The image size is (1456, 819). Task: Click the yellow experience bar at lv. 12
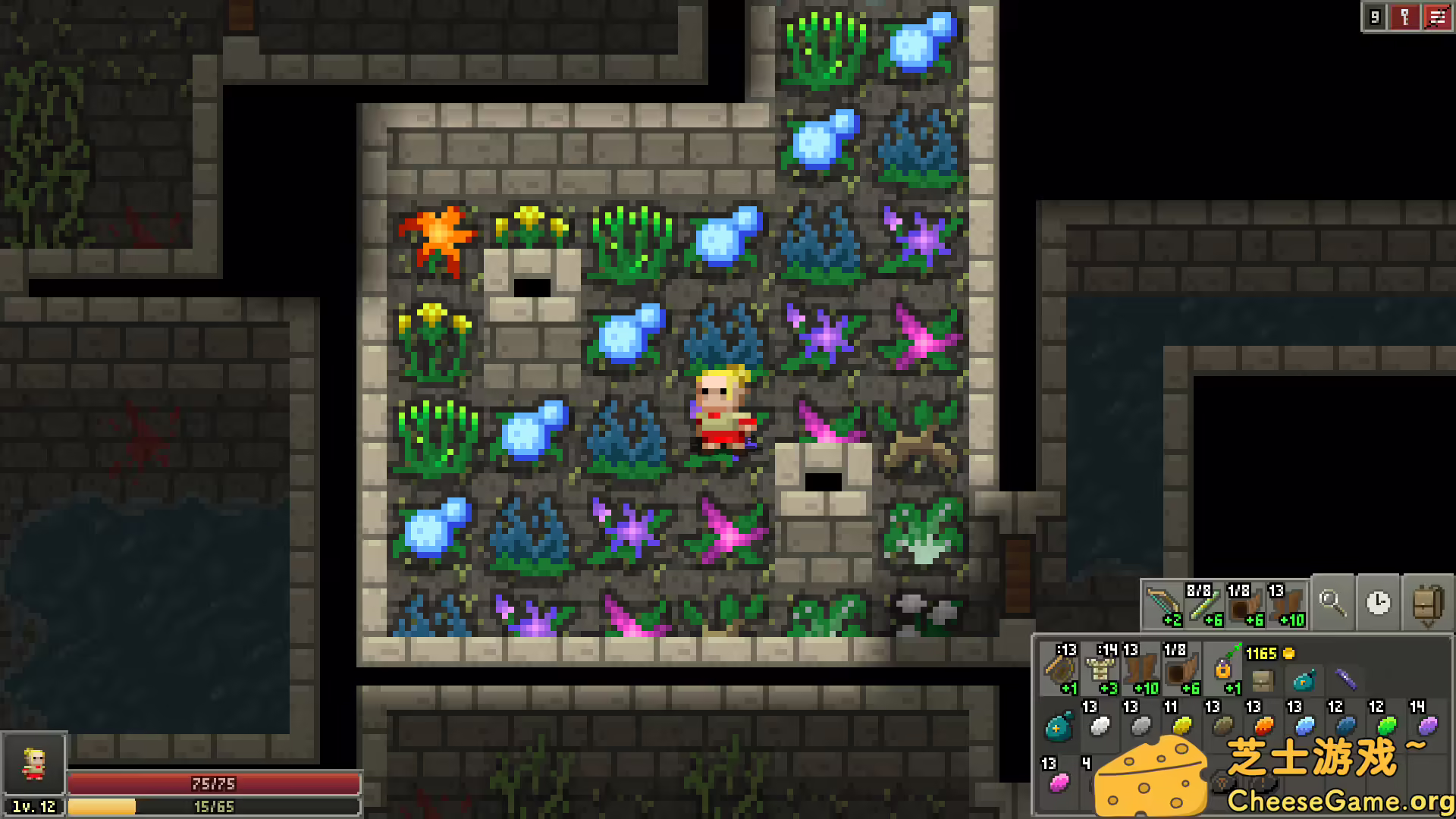pyautogui.click(x=214, y=806)
